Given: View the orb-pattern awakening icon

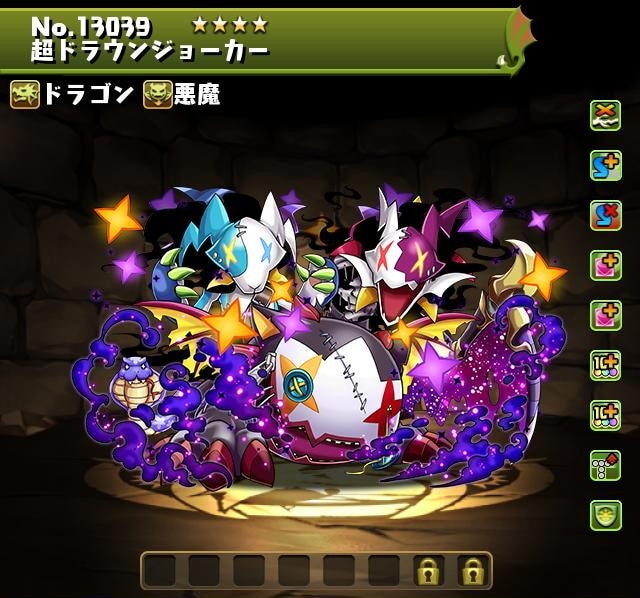Looking at the screenshot, I should pyautogui.click(x=605, y=465).
